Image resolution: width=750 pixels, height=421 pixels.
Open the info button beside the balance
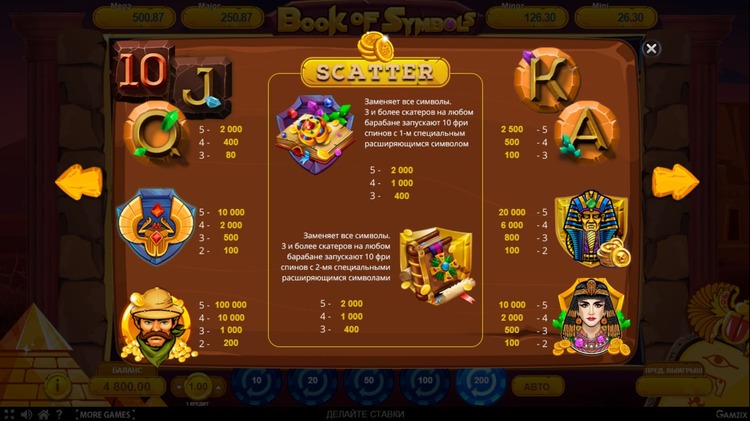(60, 385)
